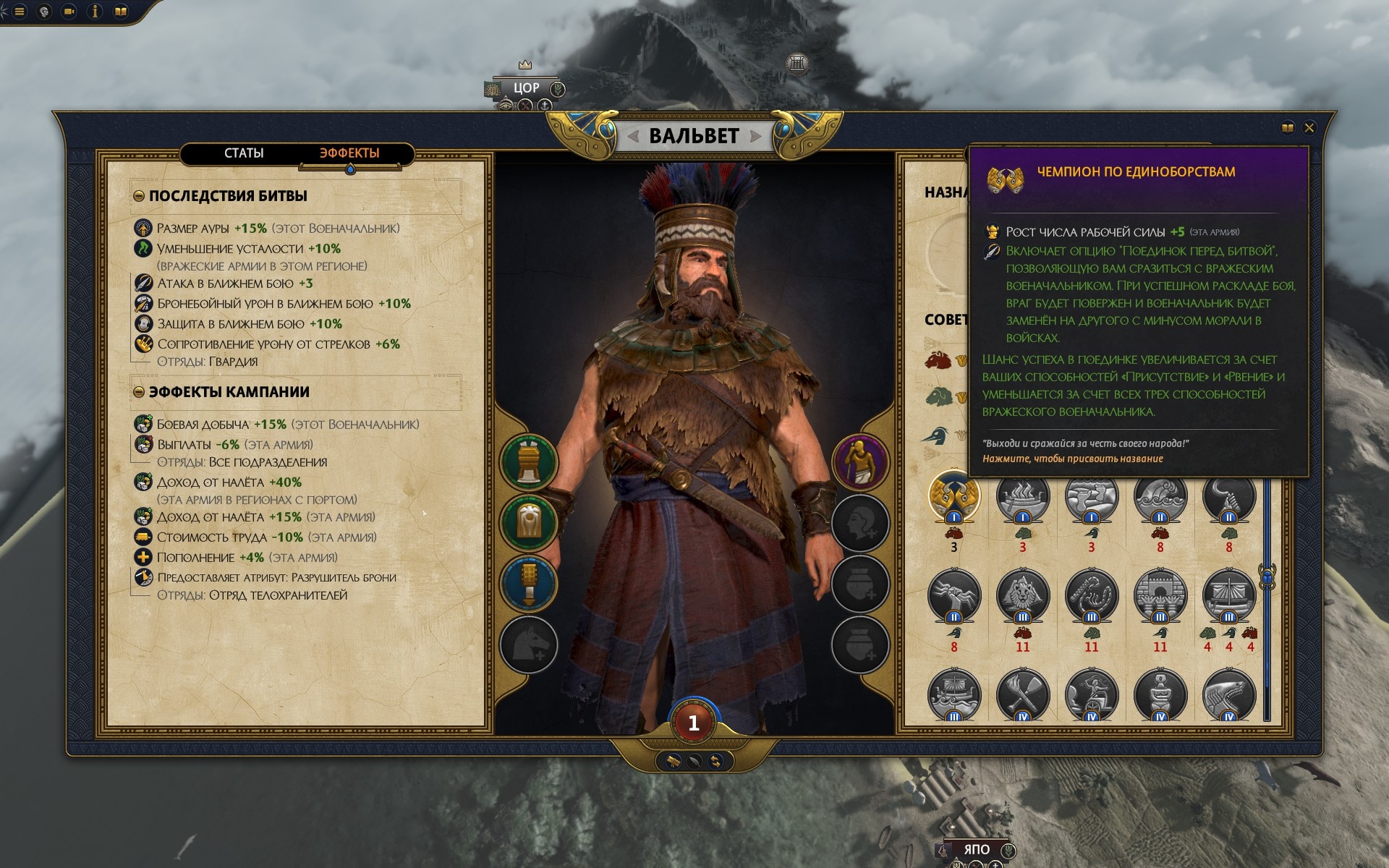Open the empty horse mount slot

529,644
